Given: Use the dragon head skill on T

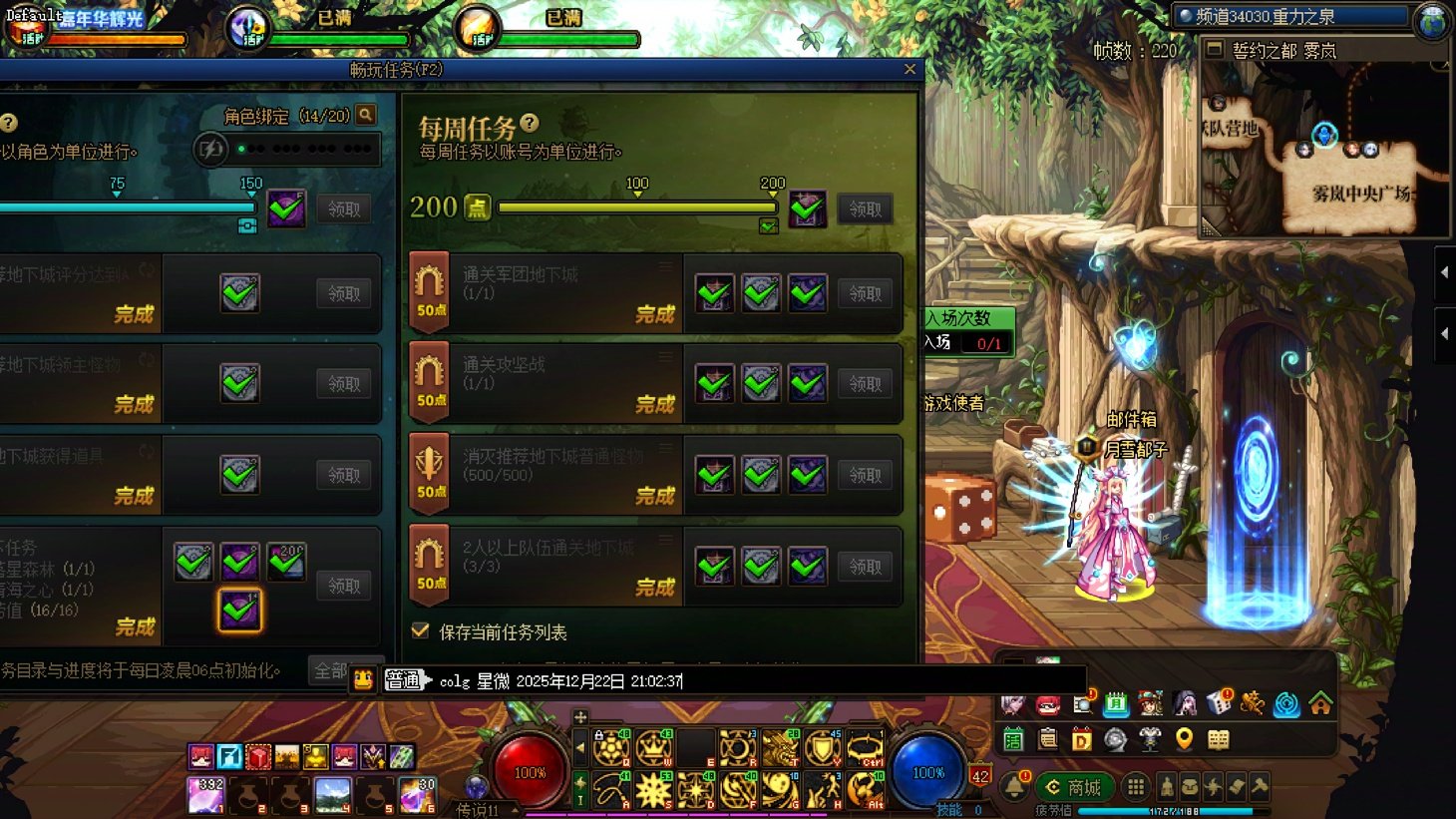Looking at the screenshot, I should coord(780,747).
